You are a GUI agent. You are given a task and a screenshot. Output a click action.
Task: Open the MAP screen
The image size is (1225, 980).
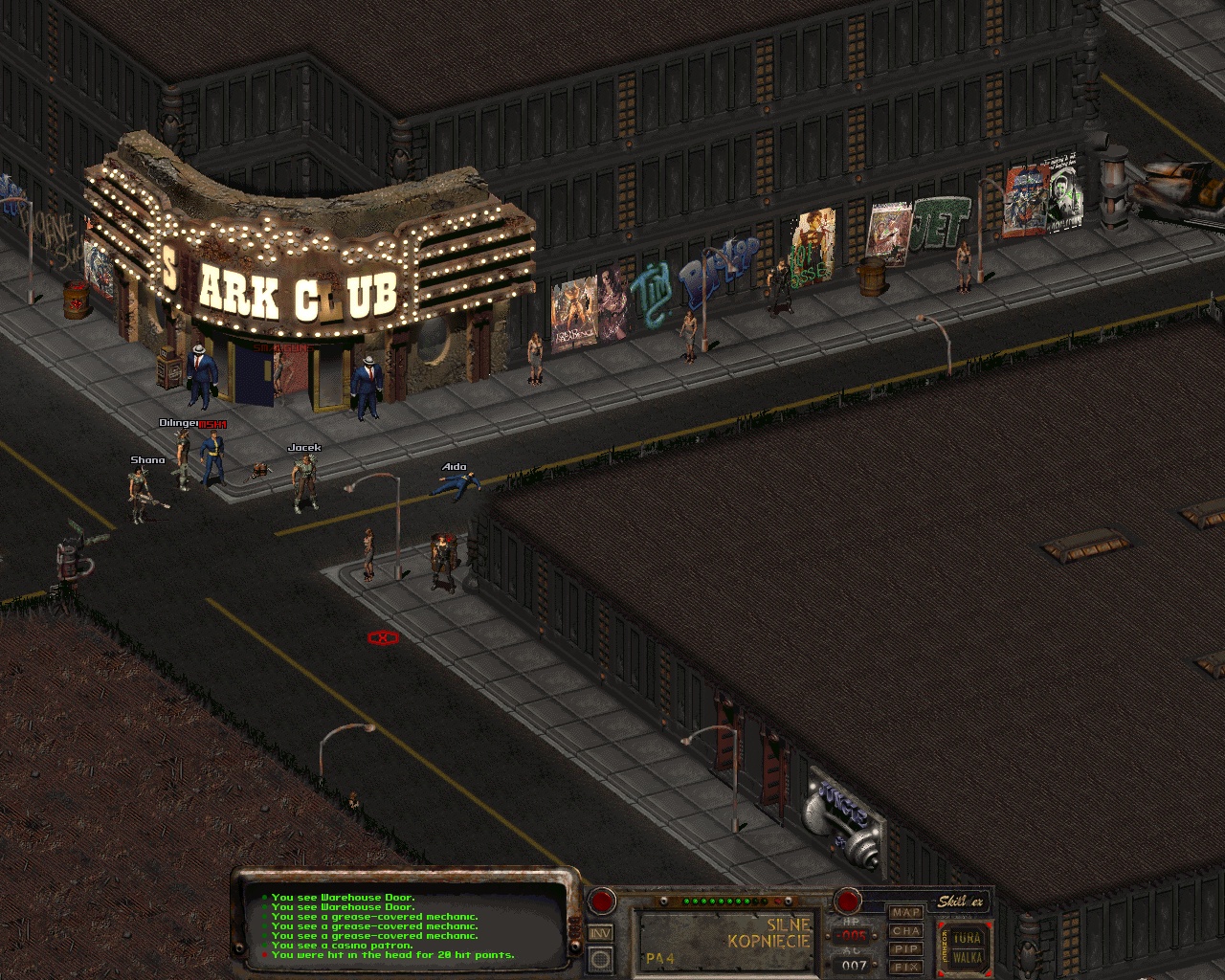pyautogui.click(x=905, y=913)
